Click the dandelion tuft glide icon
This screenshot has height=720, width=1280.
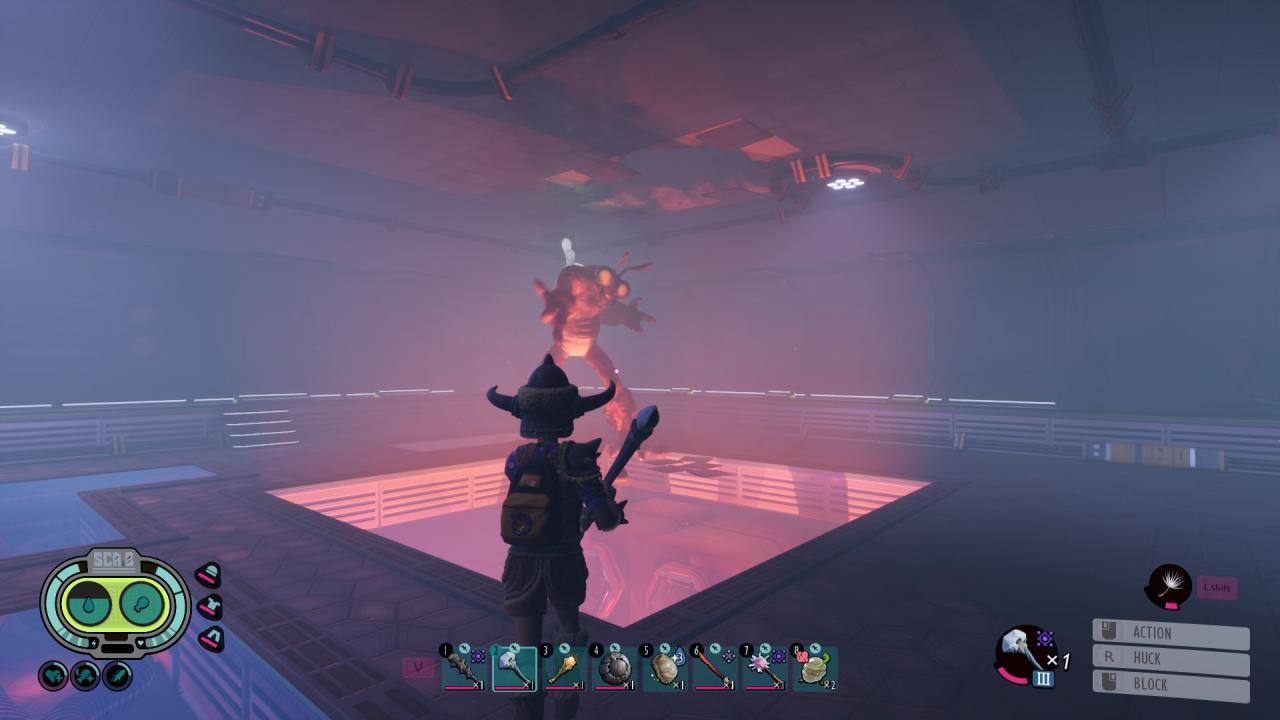tap(1169, 586)
